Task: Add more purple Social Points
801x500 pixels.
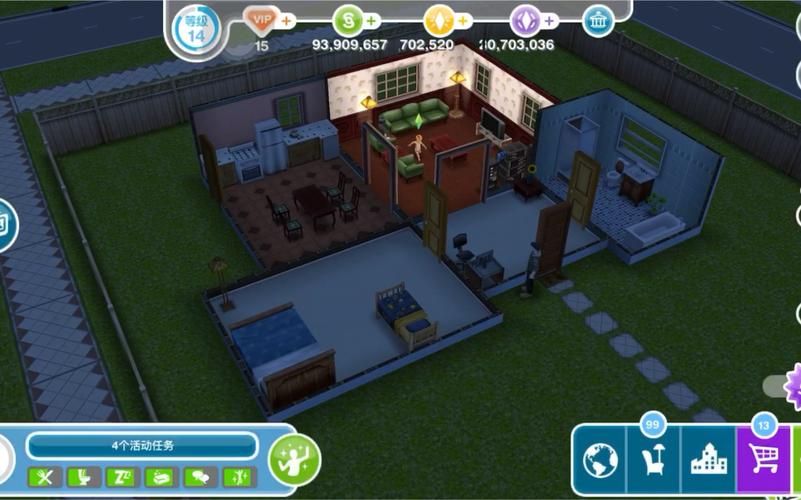Action: (x=550, y=20)
